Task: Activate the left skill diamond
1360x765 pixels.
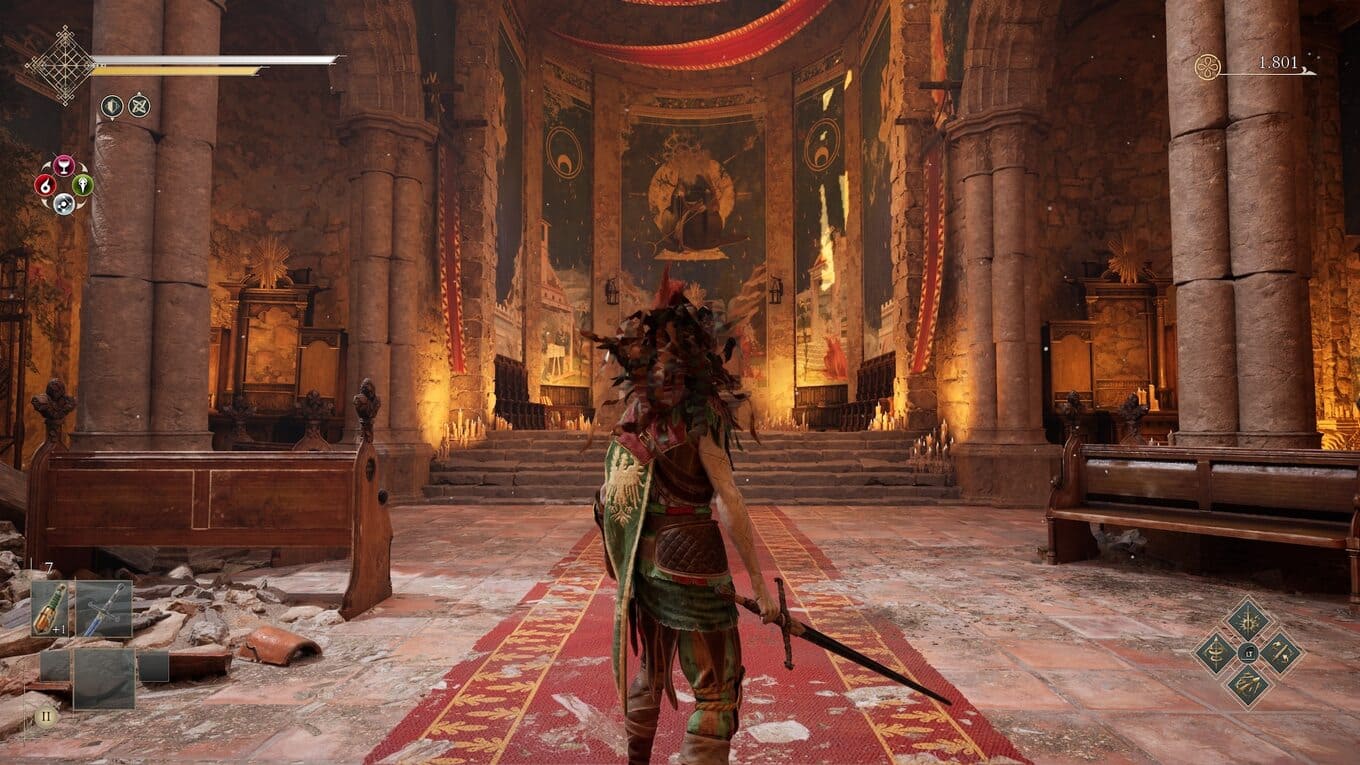Action: tap(1216, 652)
